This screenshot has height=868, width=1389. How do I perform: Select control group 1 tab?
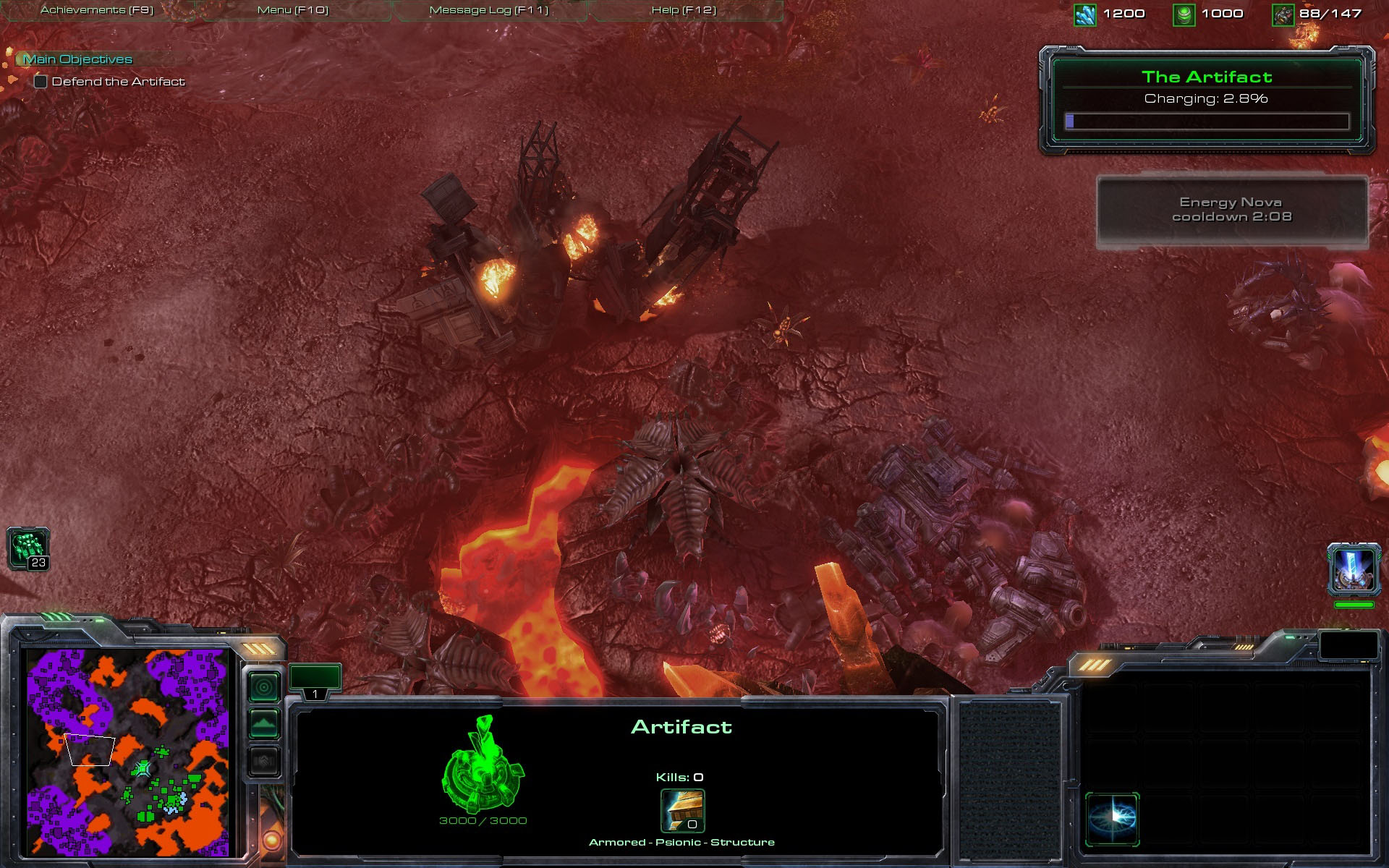tap(315, 681)
